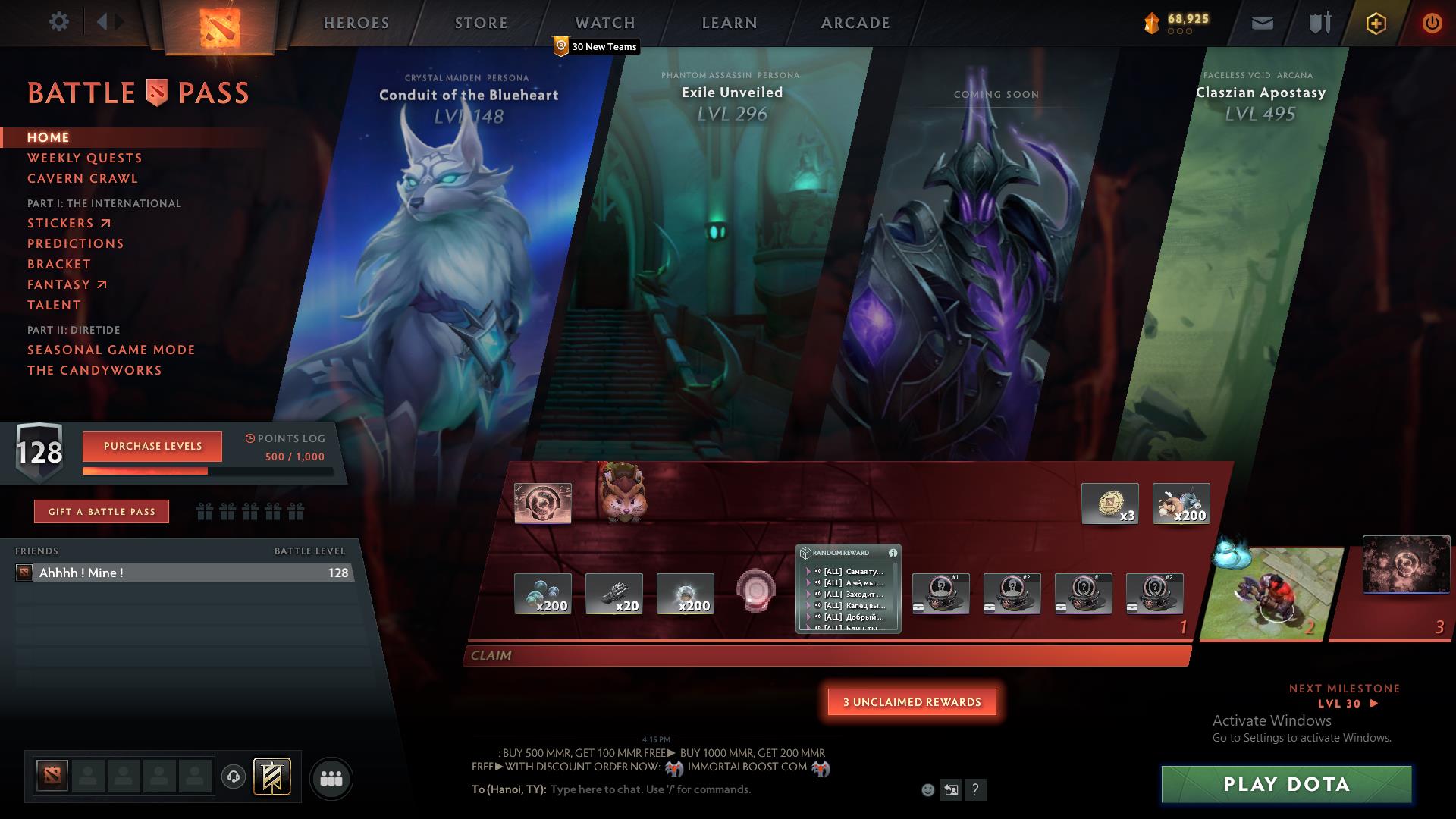
Task: Click the 3 Unclaimed Rewards button
Action: pos(912,702)
